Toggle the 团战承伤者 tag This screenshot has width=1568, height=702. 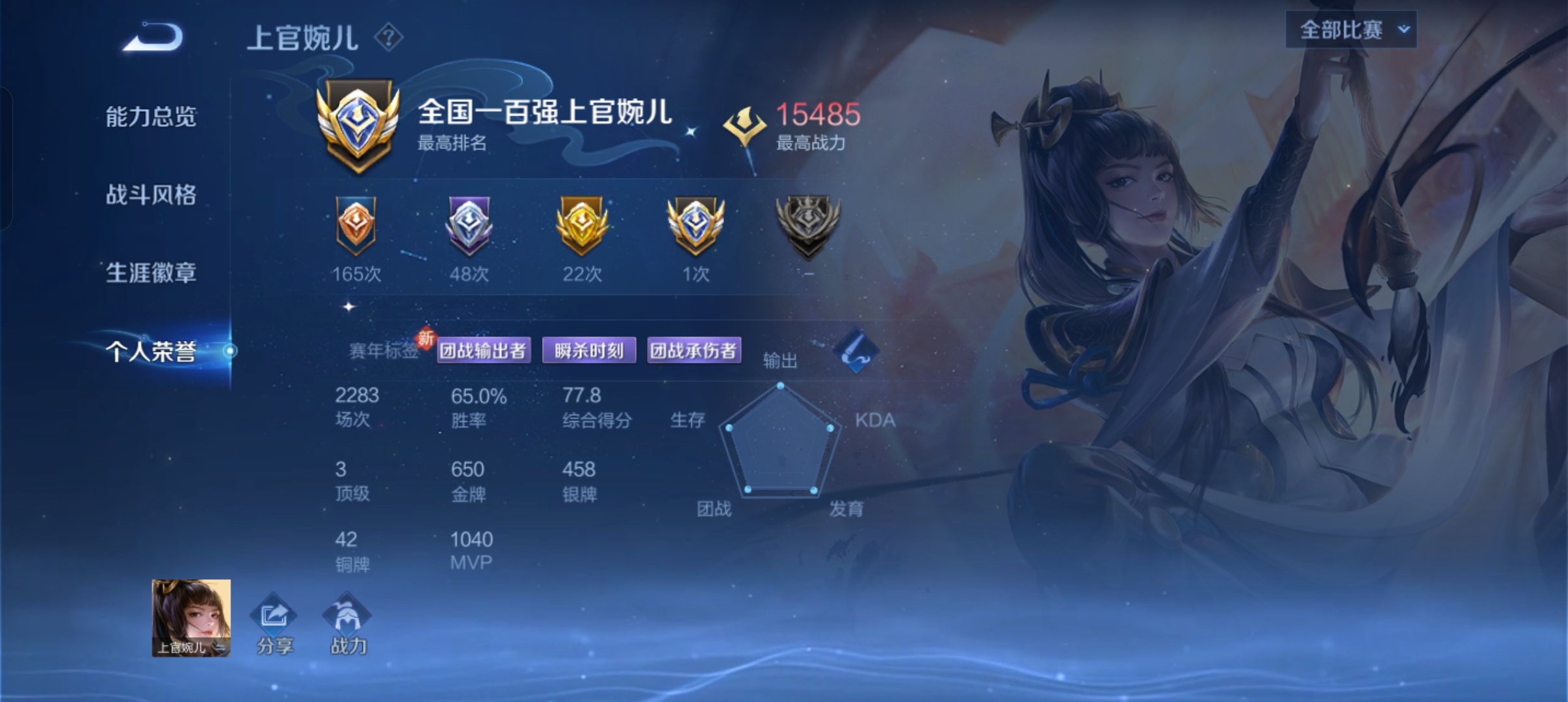point(695,350)
